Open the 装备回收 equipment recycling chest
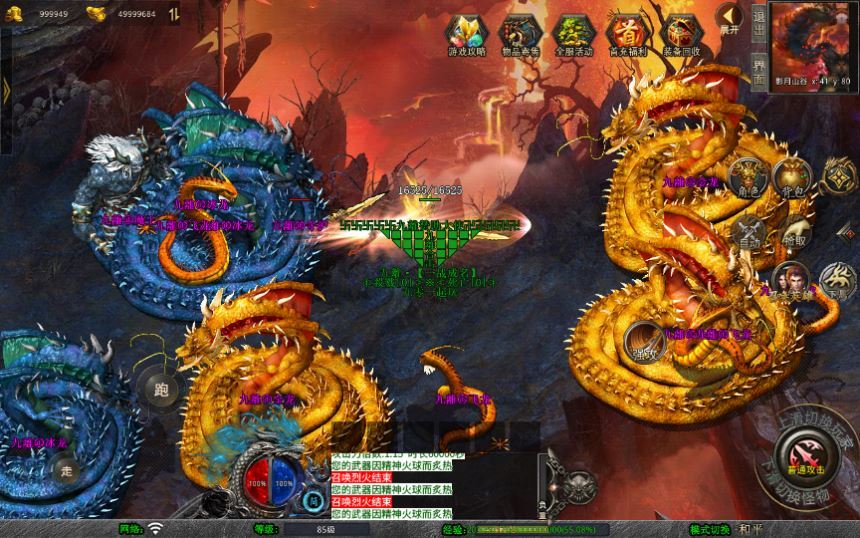 click(680, 33)
